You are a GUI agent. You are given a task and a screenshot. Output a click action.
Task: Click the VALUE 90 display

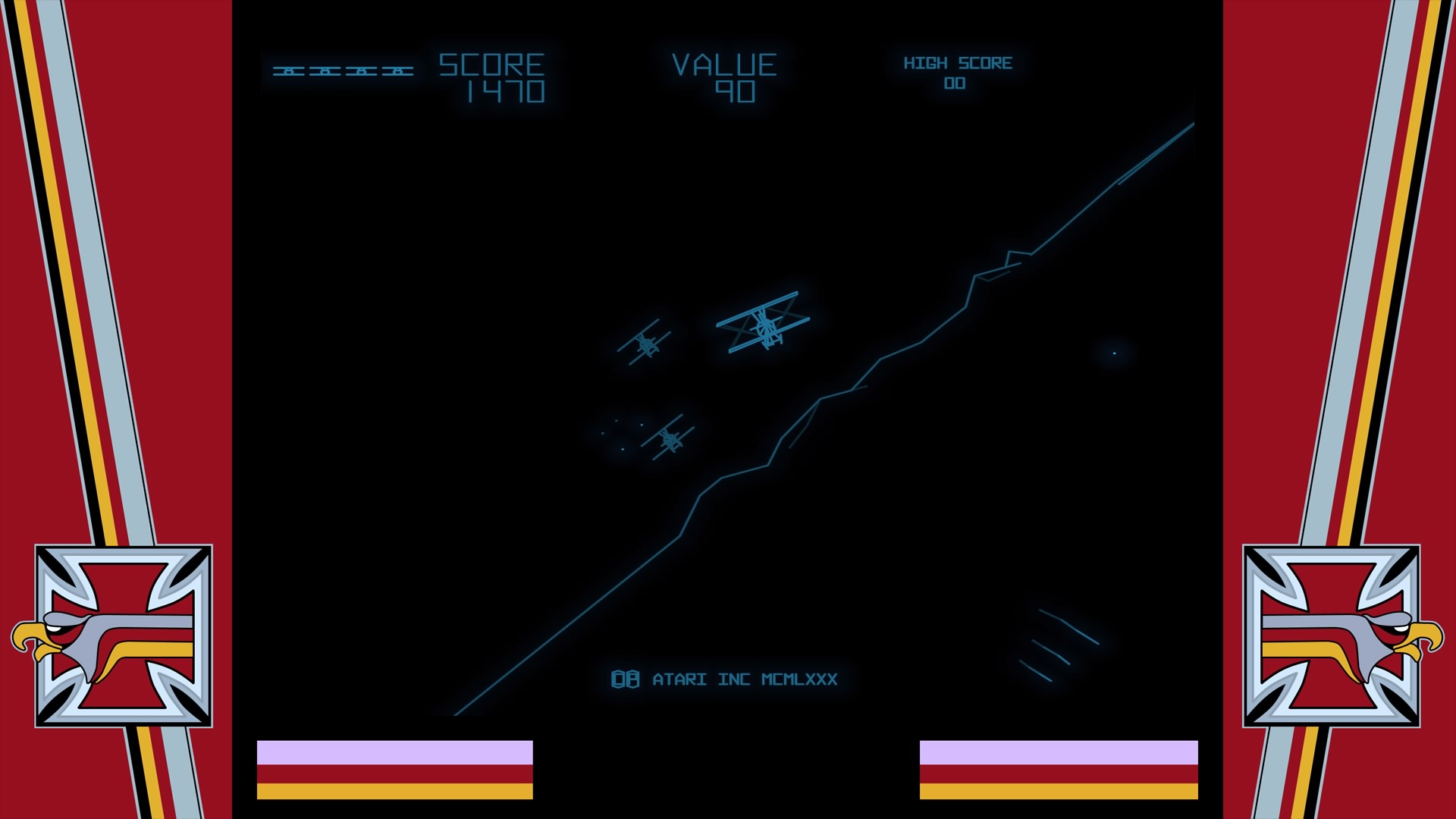726,76
